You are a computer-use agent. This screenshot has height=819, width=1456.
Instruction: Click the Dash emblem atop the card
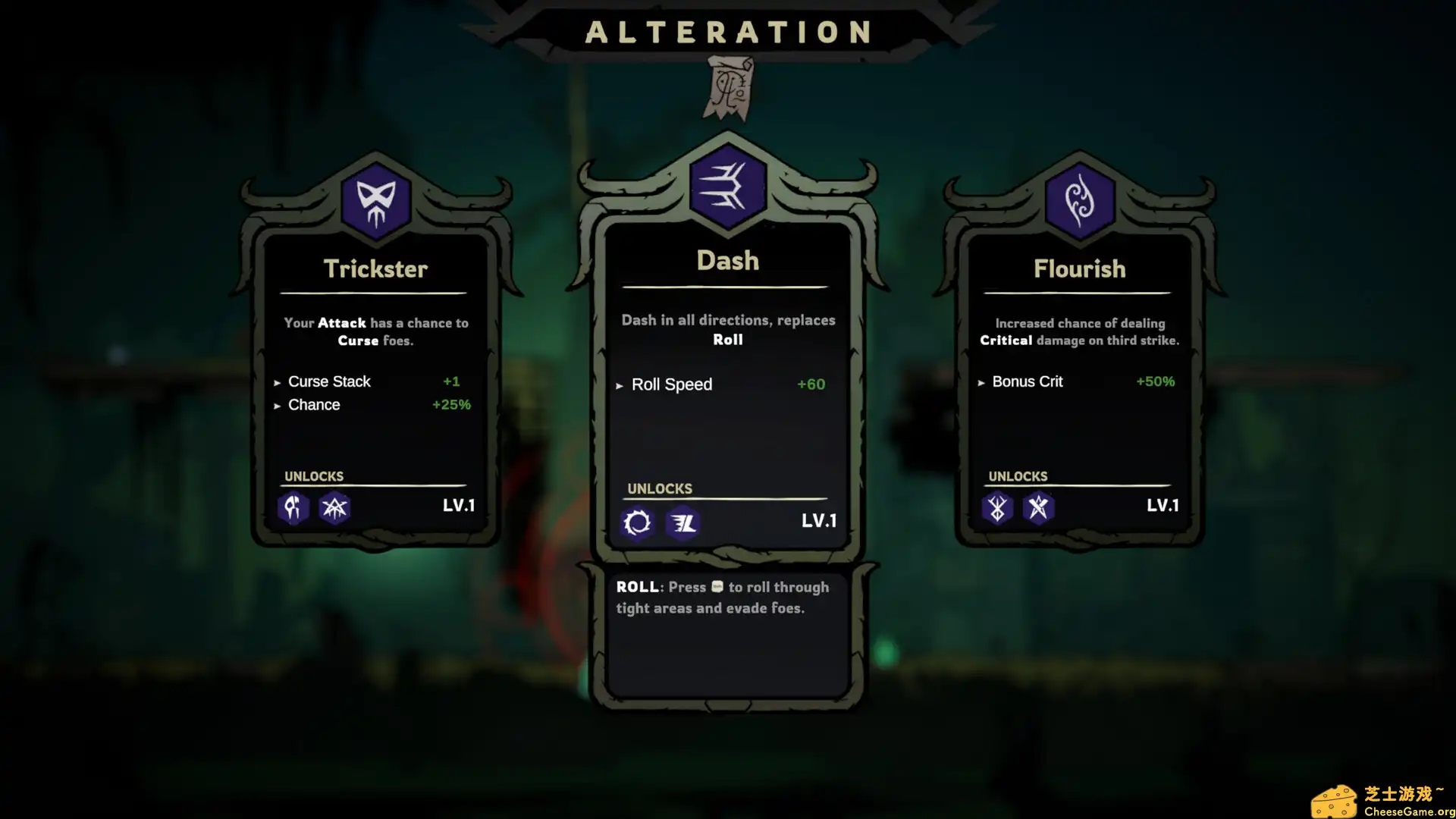727,187
